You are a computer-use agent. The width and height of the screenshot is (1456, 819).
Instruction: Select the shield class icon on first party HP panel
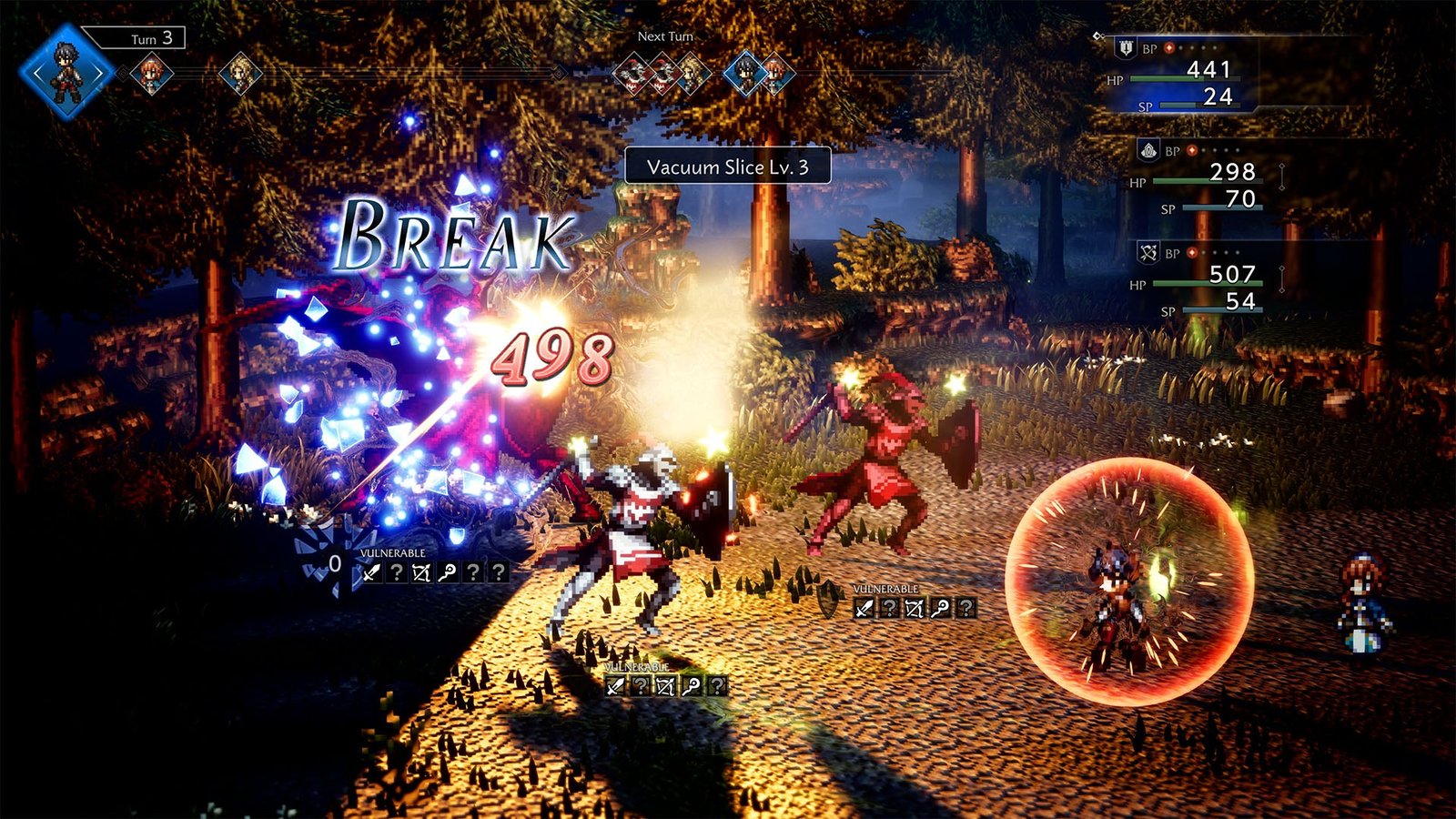coord(1126,48)
